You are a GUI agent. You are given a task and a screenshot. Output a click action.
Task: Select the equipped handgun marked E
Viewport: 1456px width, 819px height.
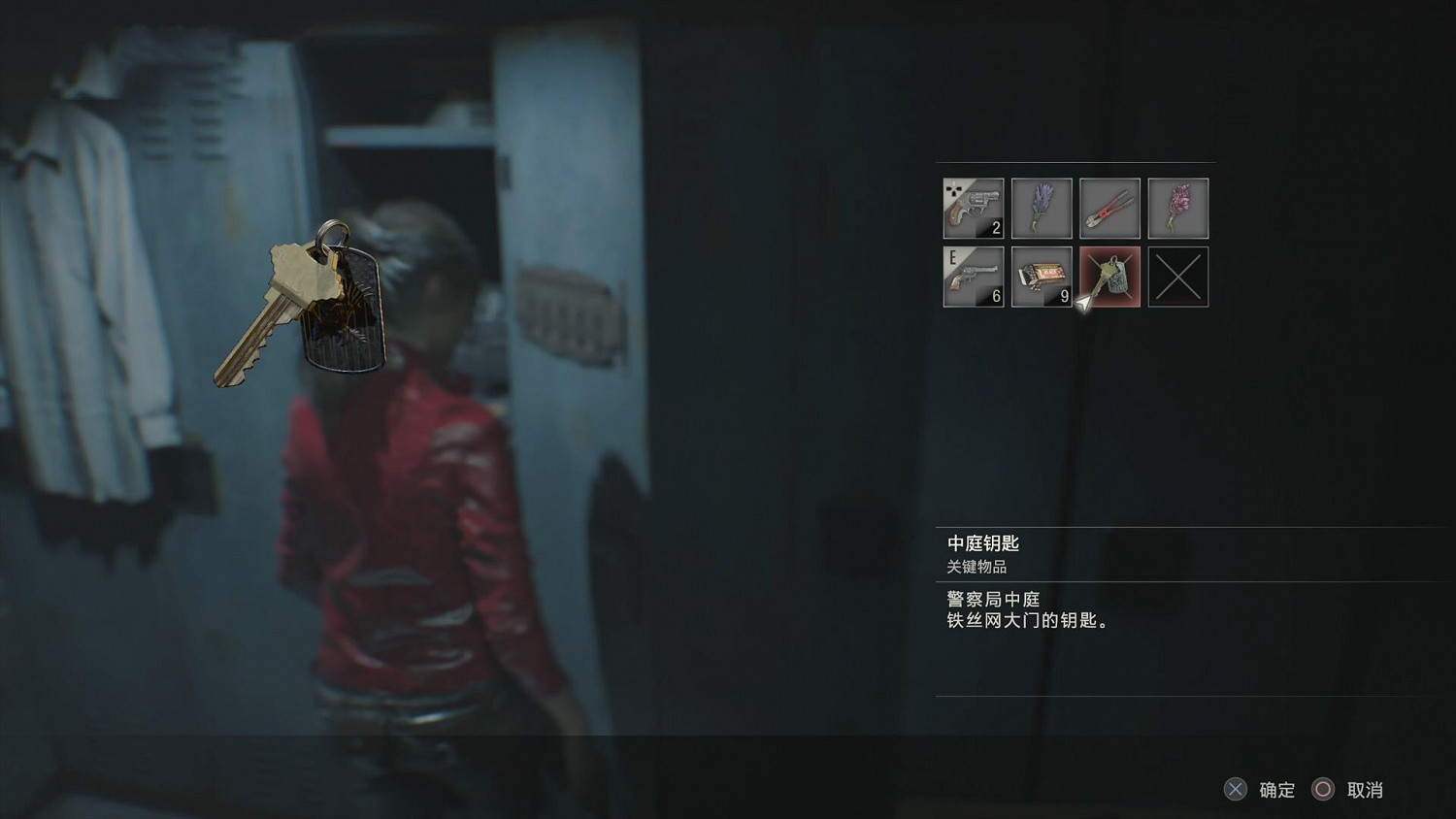pyautogui.click(x=972, y=276)
